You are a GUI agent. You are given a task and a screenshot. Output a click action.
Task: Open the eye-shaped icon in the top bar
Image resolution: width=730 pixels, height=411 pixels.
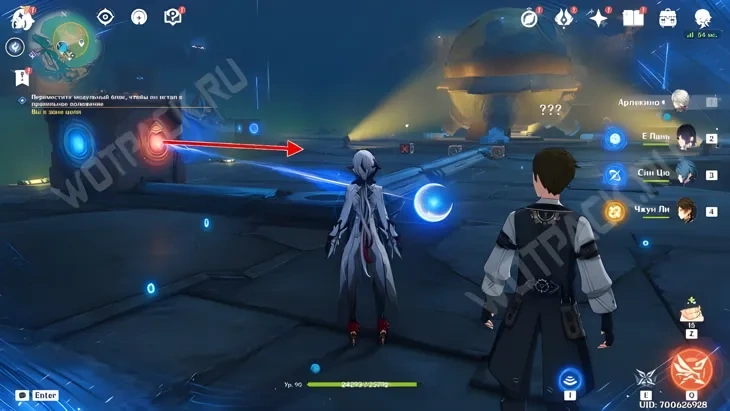(x=106, y=17)
